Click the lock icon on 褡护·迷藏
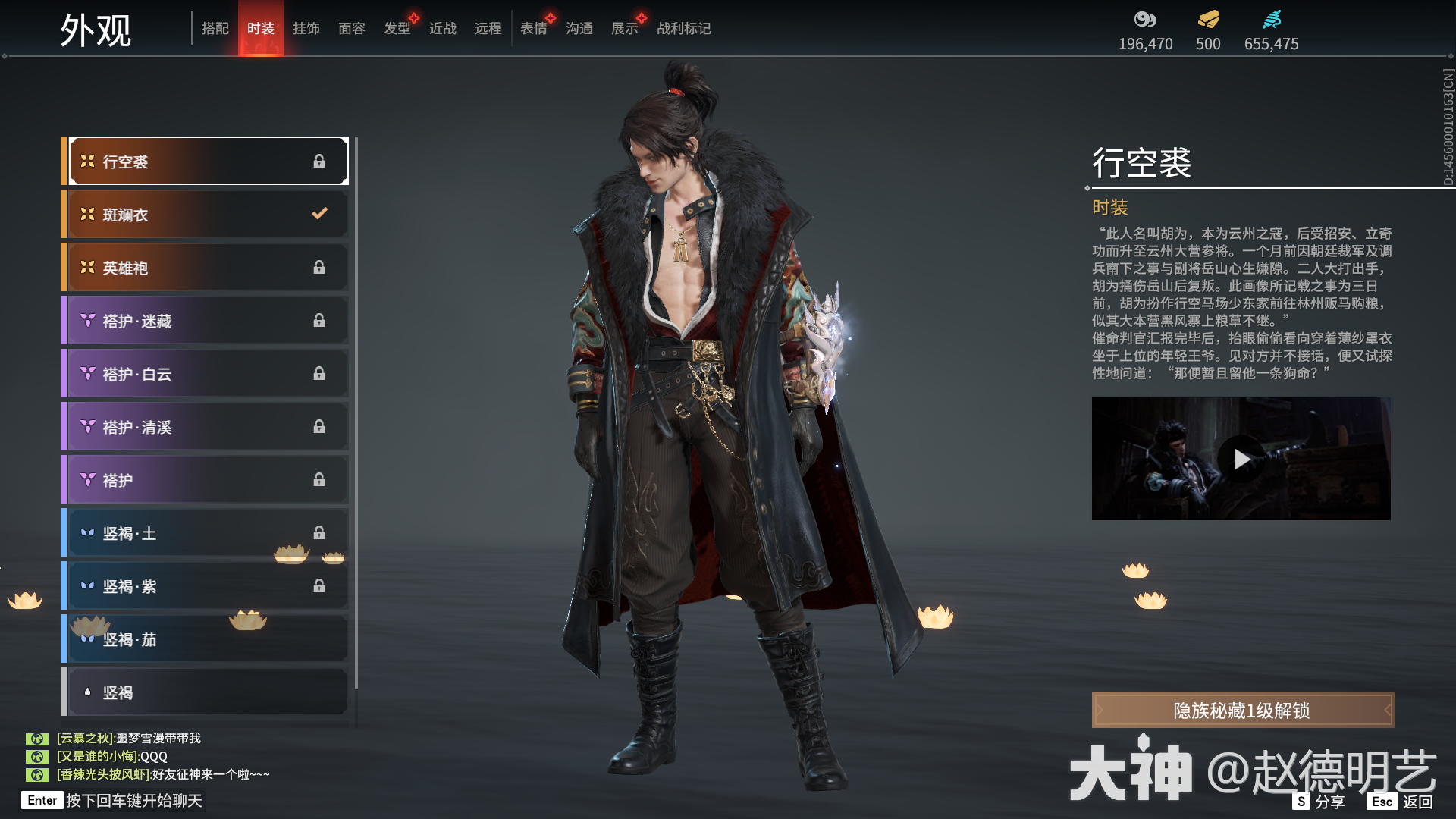 point(319,320)
